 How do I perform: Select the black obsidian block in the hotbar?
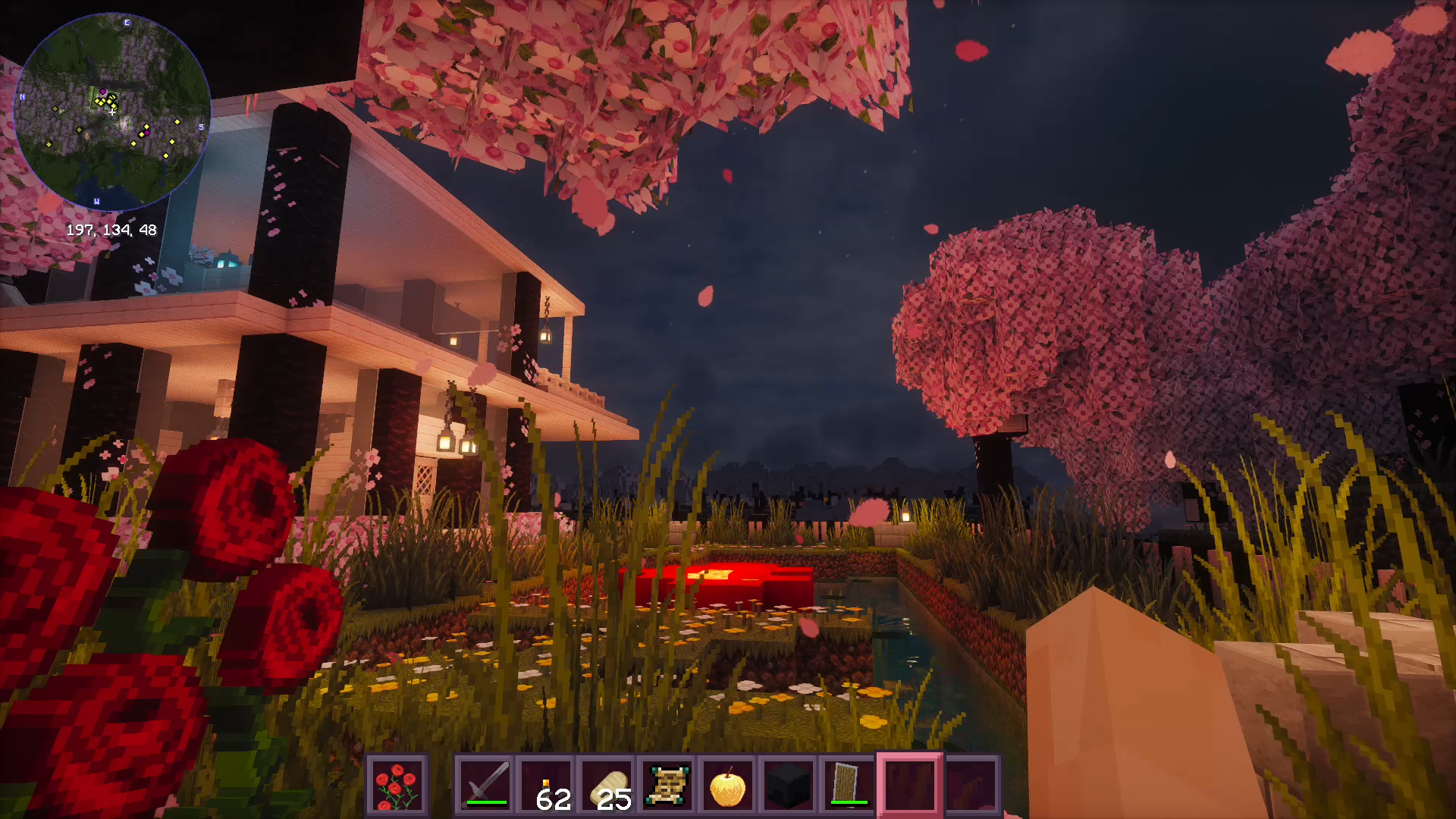789,785
